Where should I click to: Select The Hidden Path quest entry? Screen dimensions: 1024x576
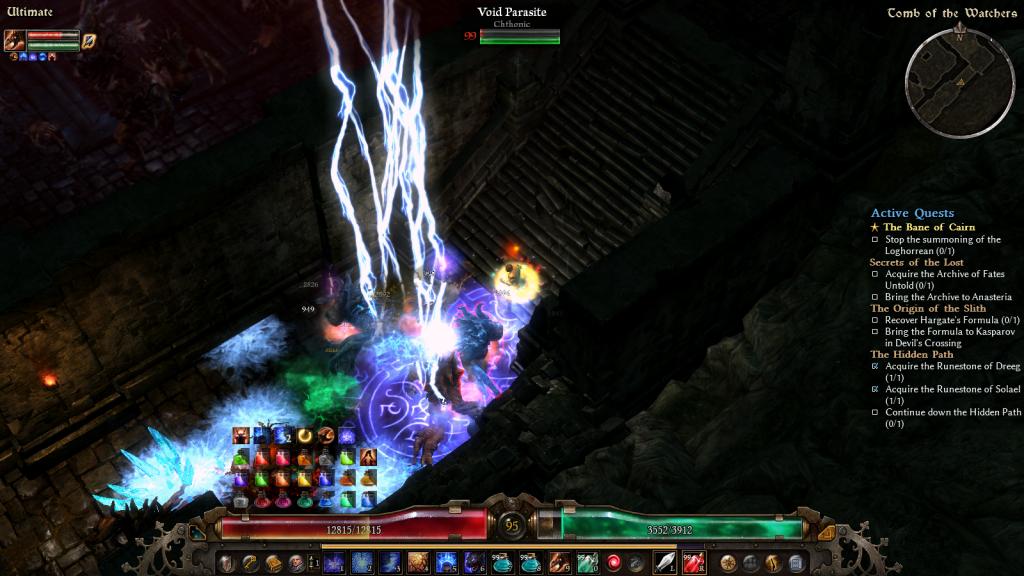point(911,354)
